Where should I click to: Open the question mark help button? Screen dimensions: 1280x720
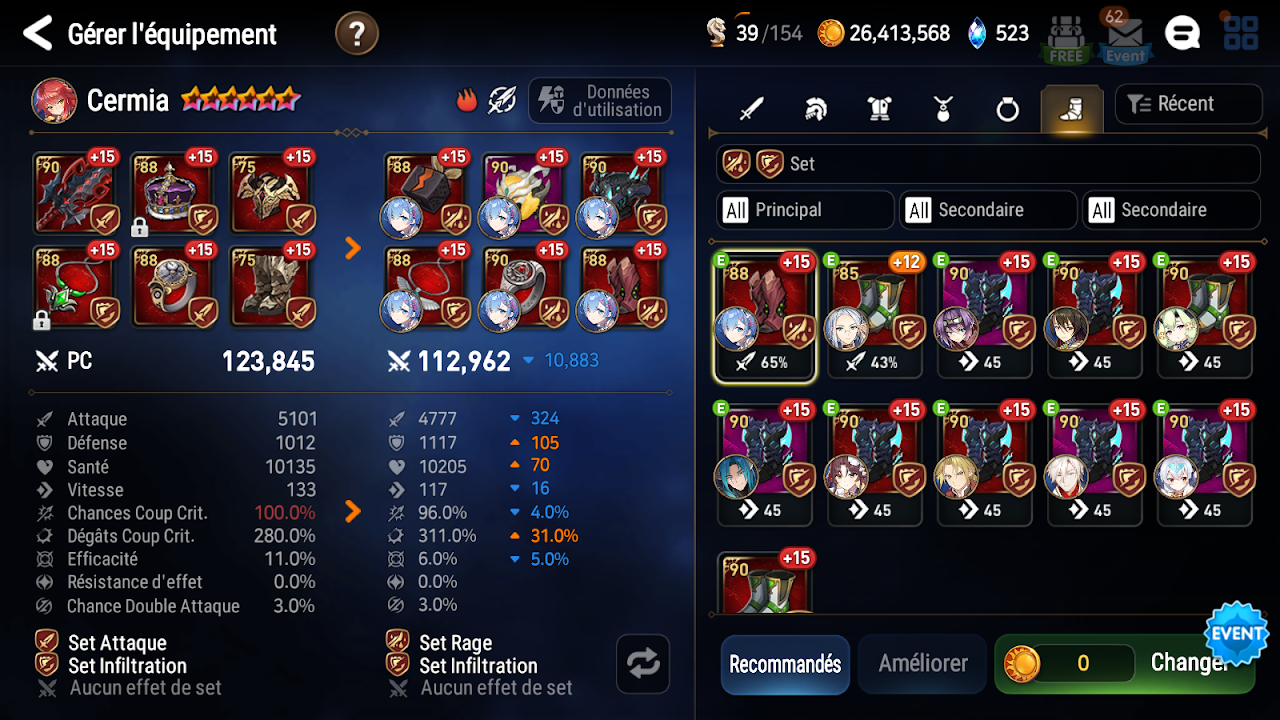[x=356, y=34]
